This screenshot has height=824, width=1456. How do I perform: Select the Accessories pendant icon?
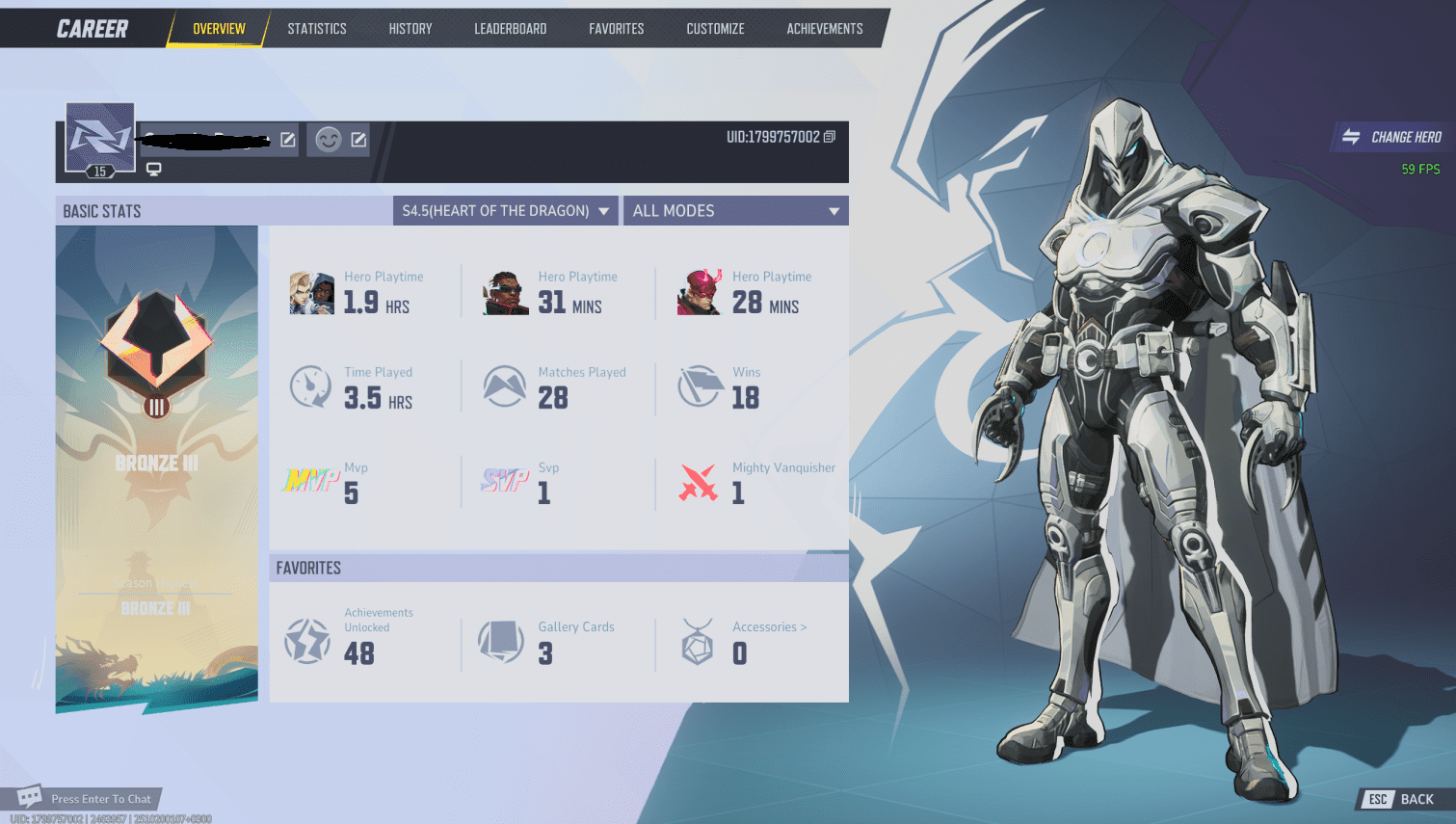pyautogui.click(x=696, y=640)
